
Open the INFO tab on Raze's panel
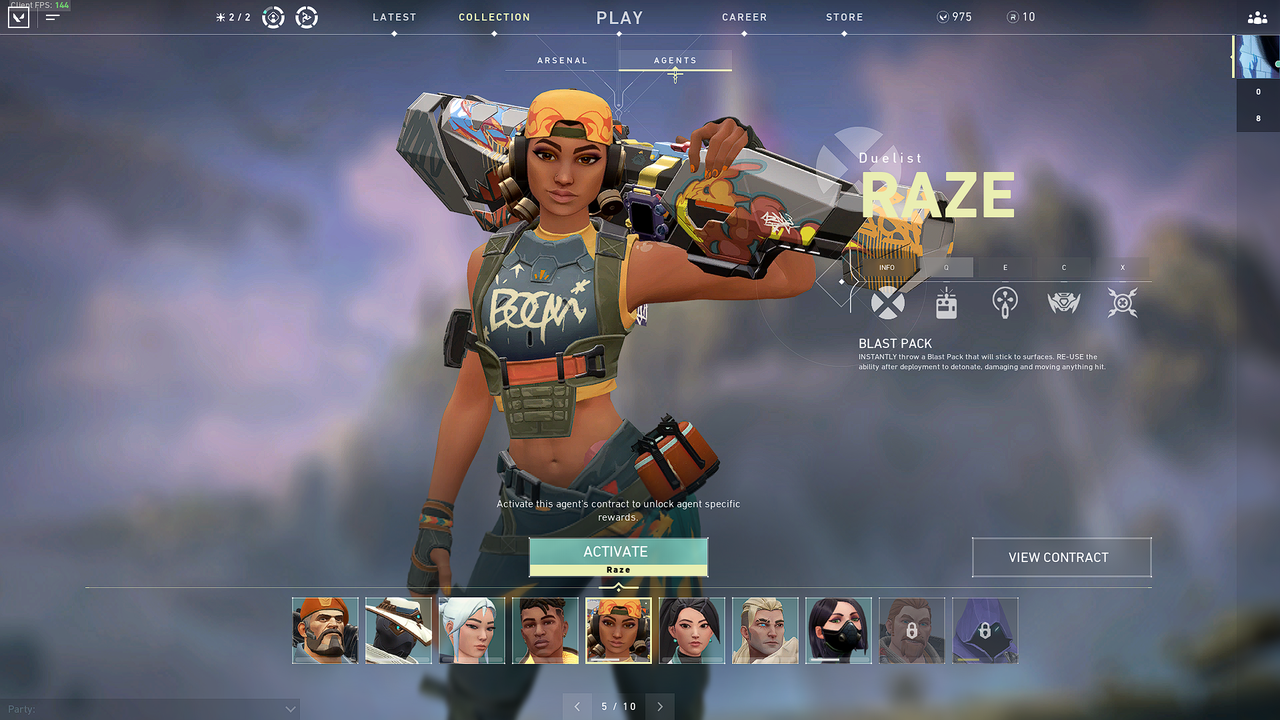click(886, 267)
